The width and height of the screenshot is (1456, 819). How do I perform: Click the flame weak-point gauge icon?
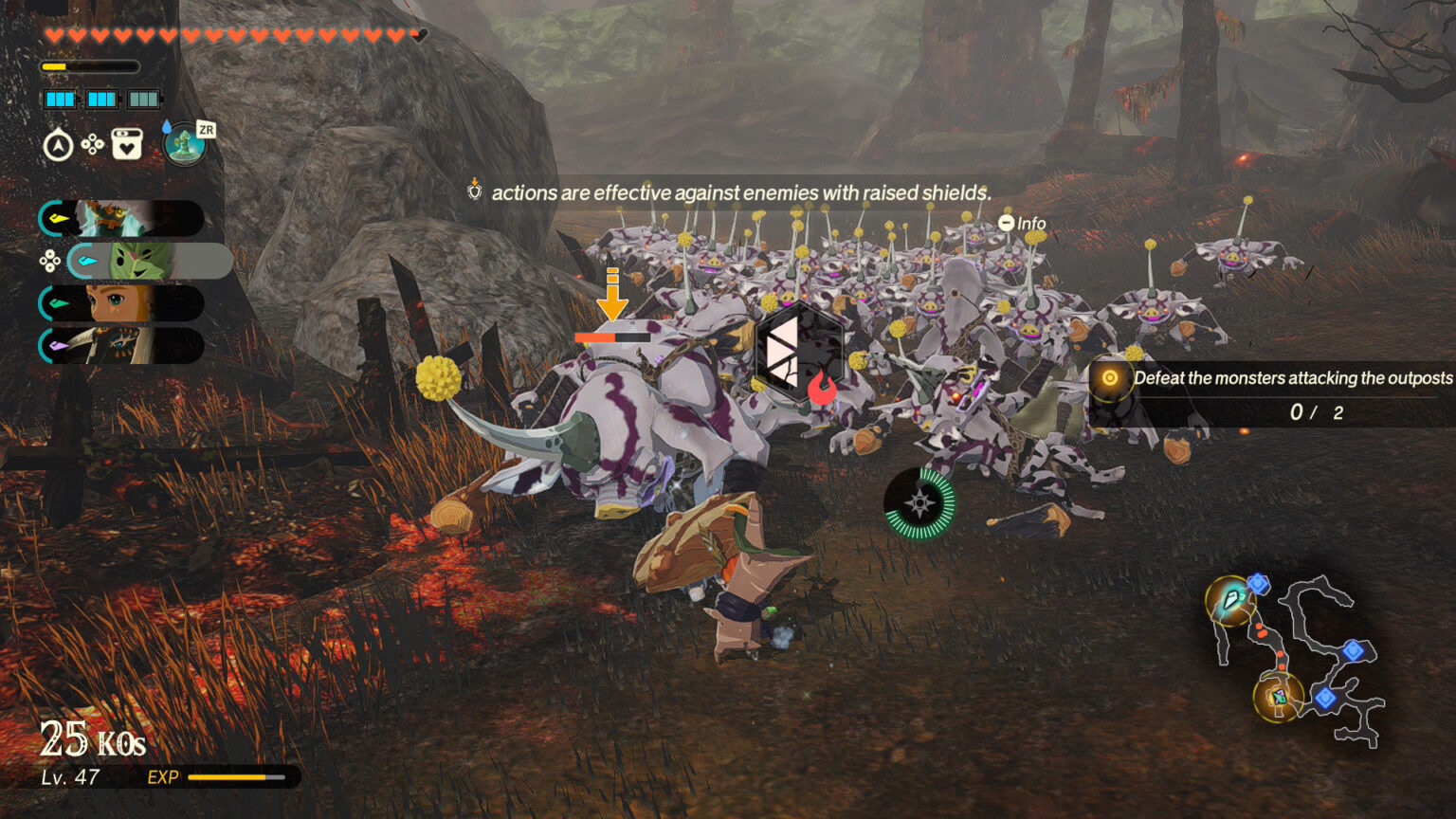pyautogui.click(x=823, y=387)
